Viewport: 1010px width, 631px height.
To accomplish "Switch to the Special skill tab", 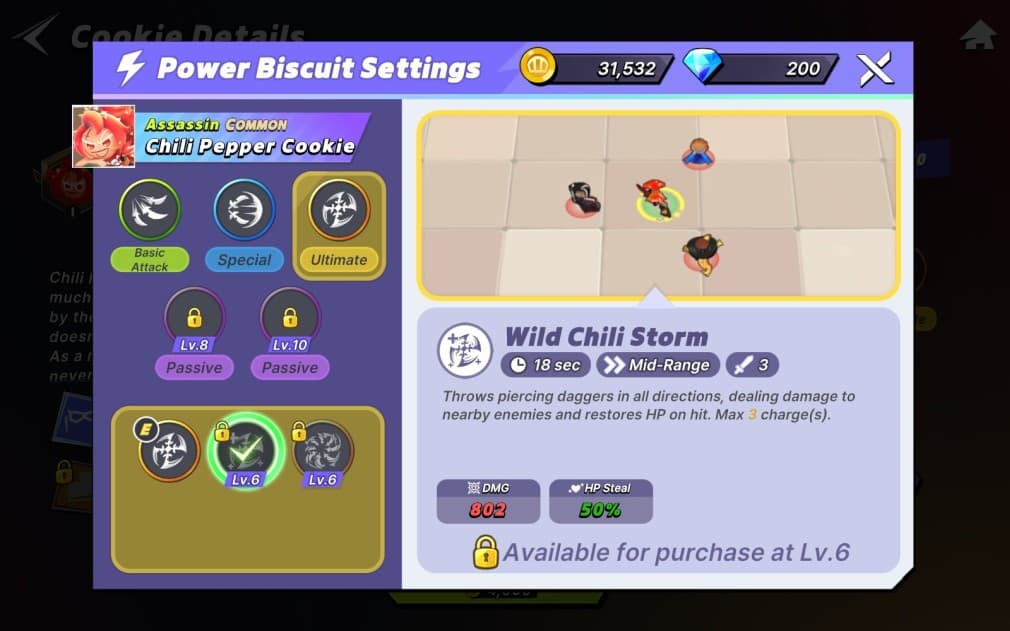I will (x=244, y=211).
